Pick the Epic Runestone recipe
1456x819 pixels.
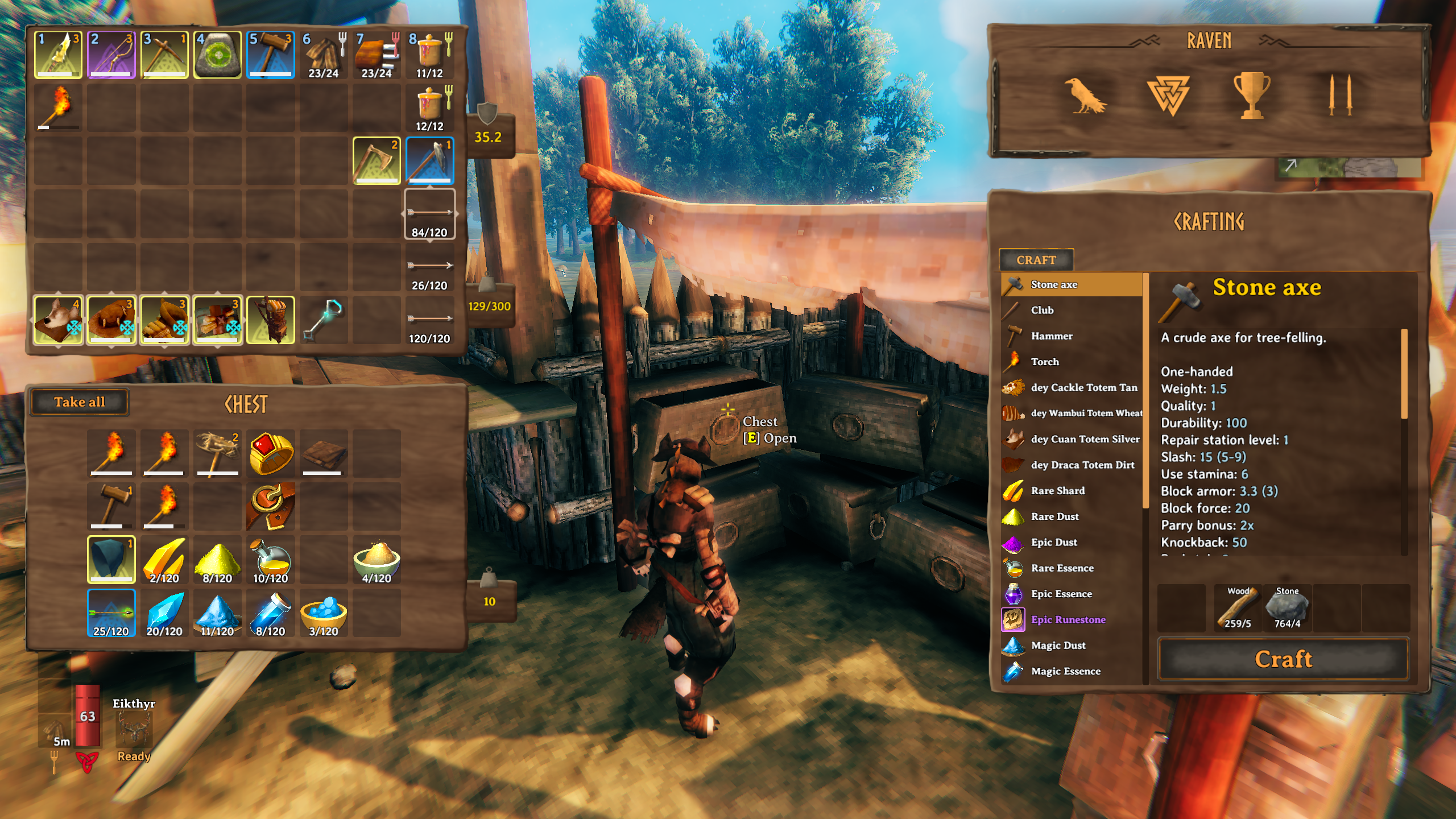[x=1068, y=619]
